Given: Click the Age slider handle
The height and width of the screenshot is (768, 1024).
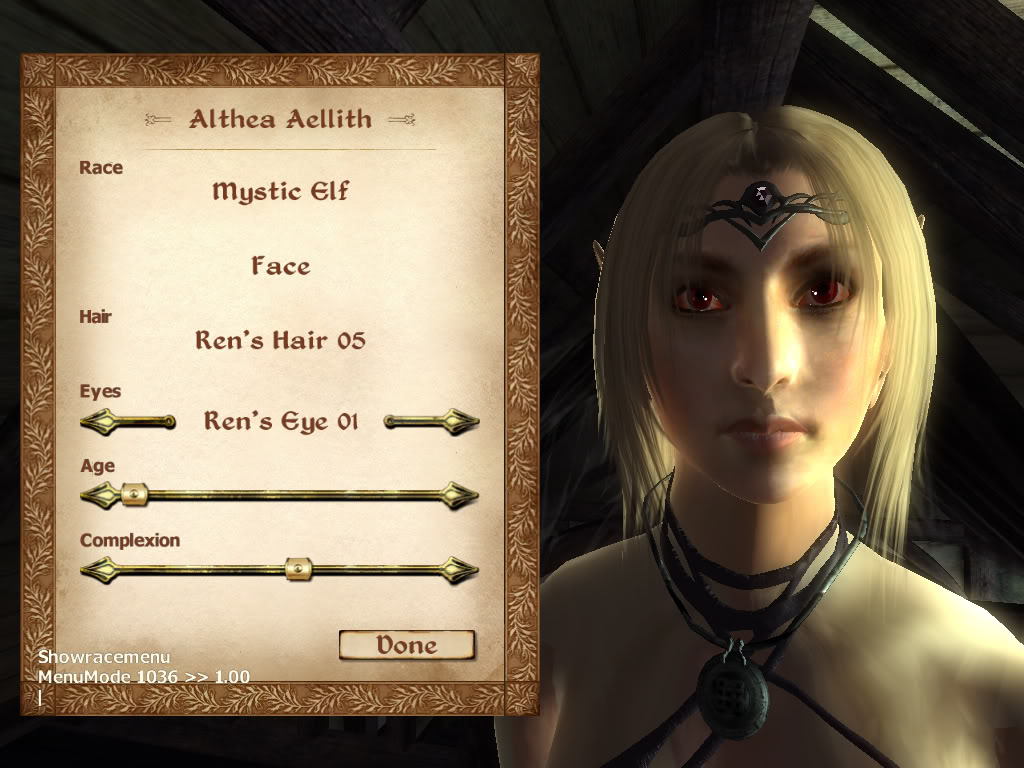Looking at the screenshot, I should (x=133, y=494).
